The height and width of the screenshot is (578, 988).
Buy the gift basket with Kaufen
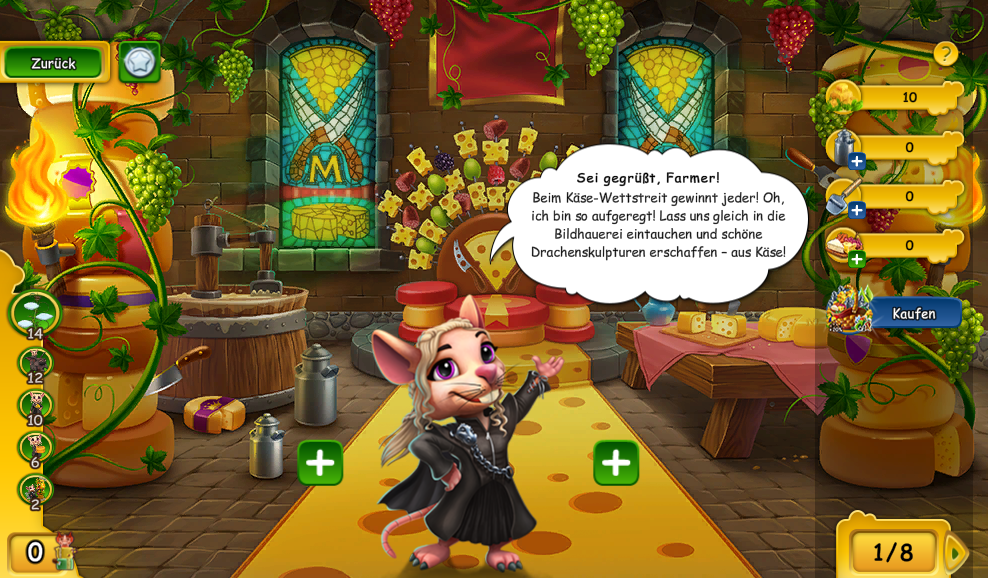point(913,313)
